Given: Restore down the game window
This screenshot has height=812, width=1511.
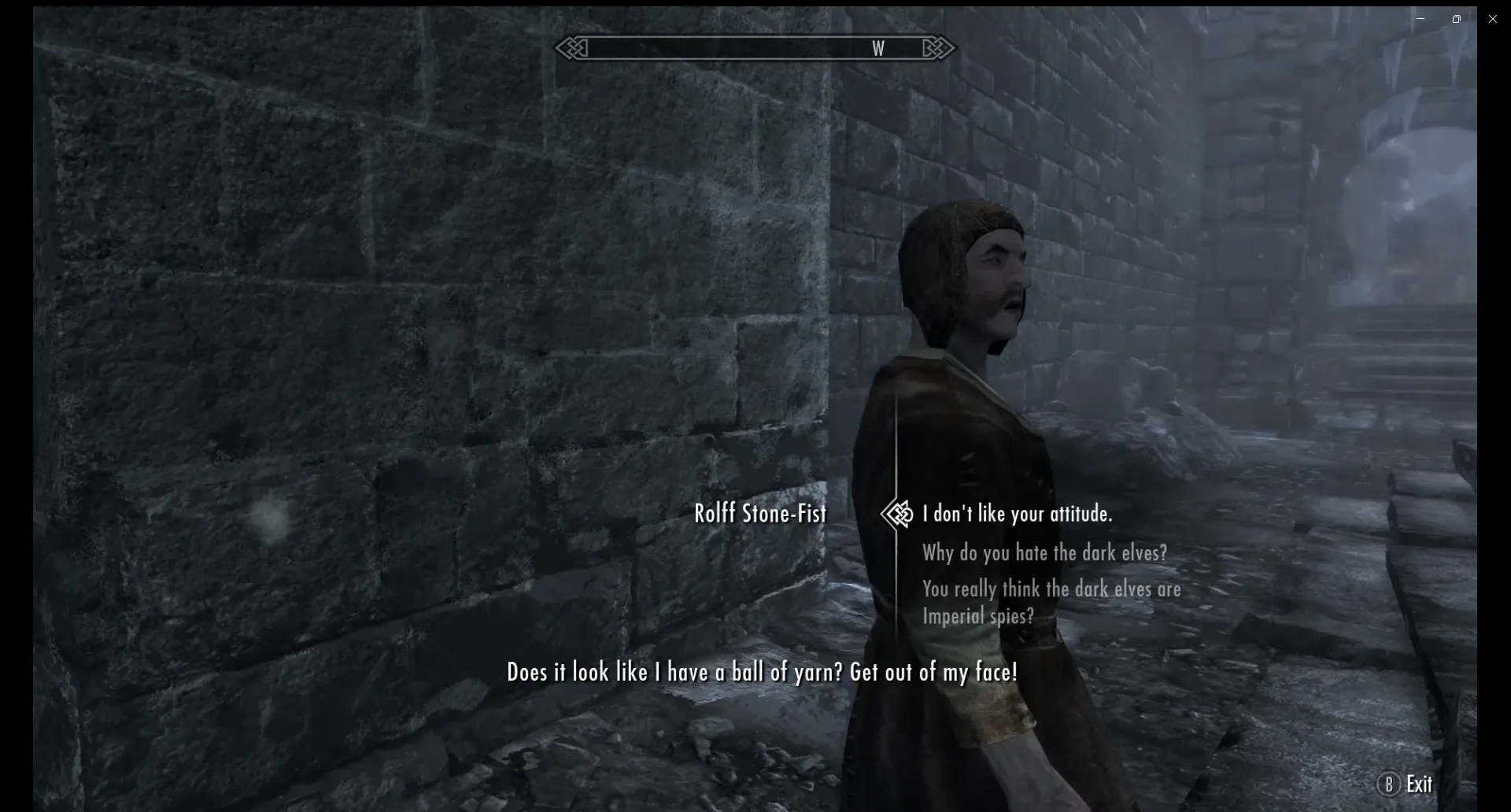Looking at the screenshot, I should click(1456, 19).
